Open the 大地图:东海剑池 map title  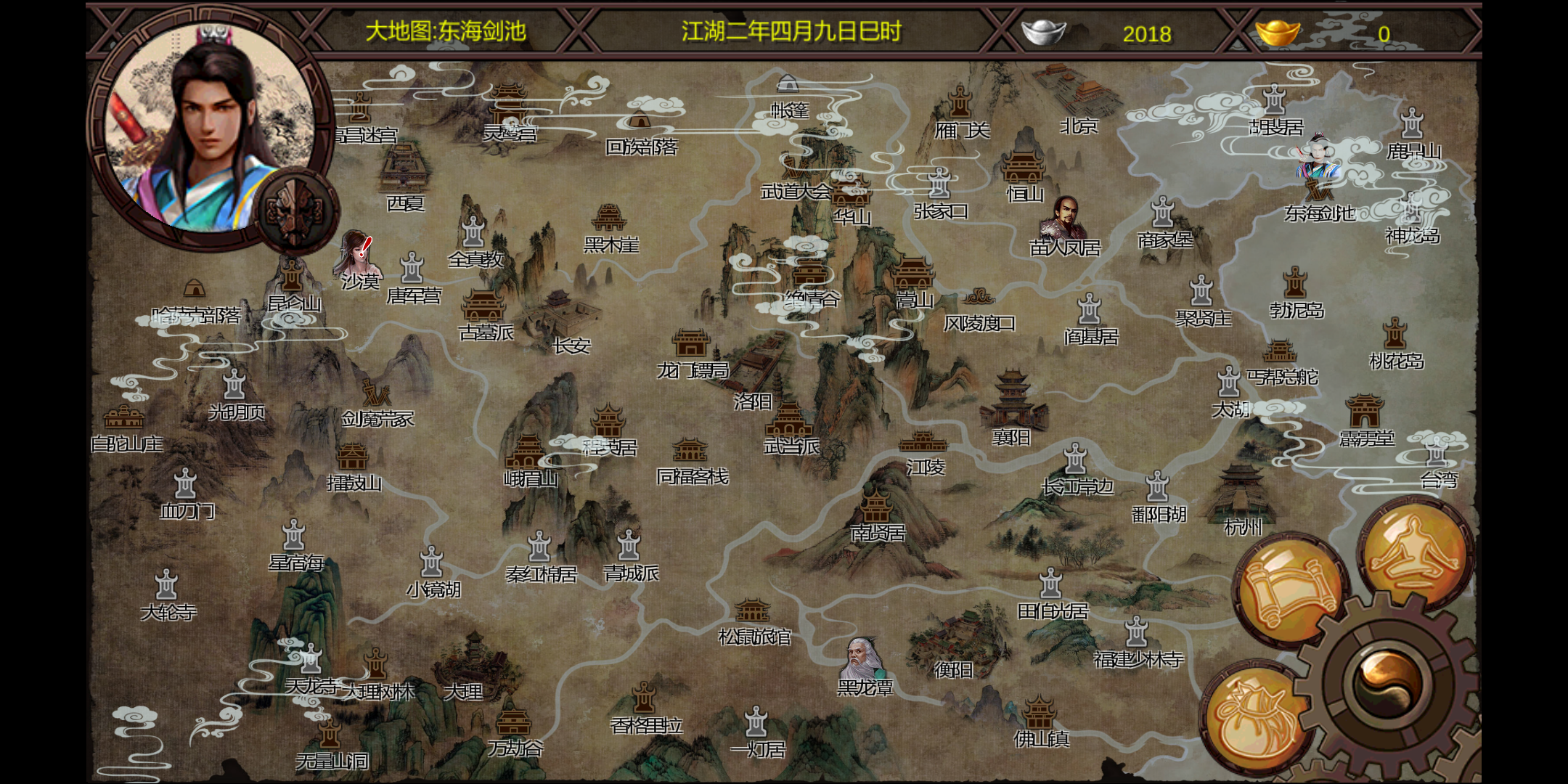pos(445,30)
